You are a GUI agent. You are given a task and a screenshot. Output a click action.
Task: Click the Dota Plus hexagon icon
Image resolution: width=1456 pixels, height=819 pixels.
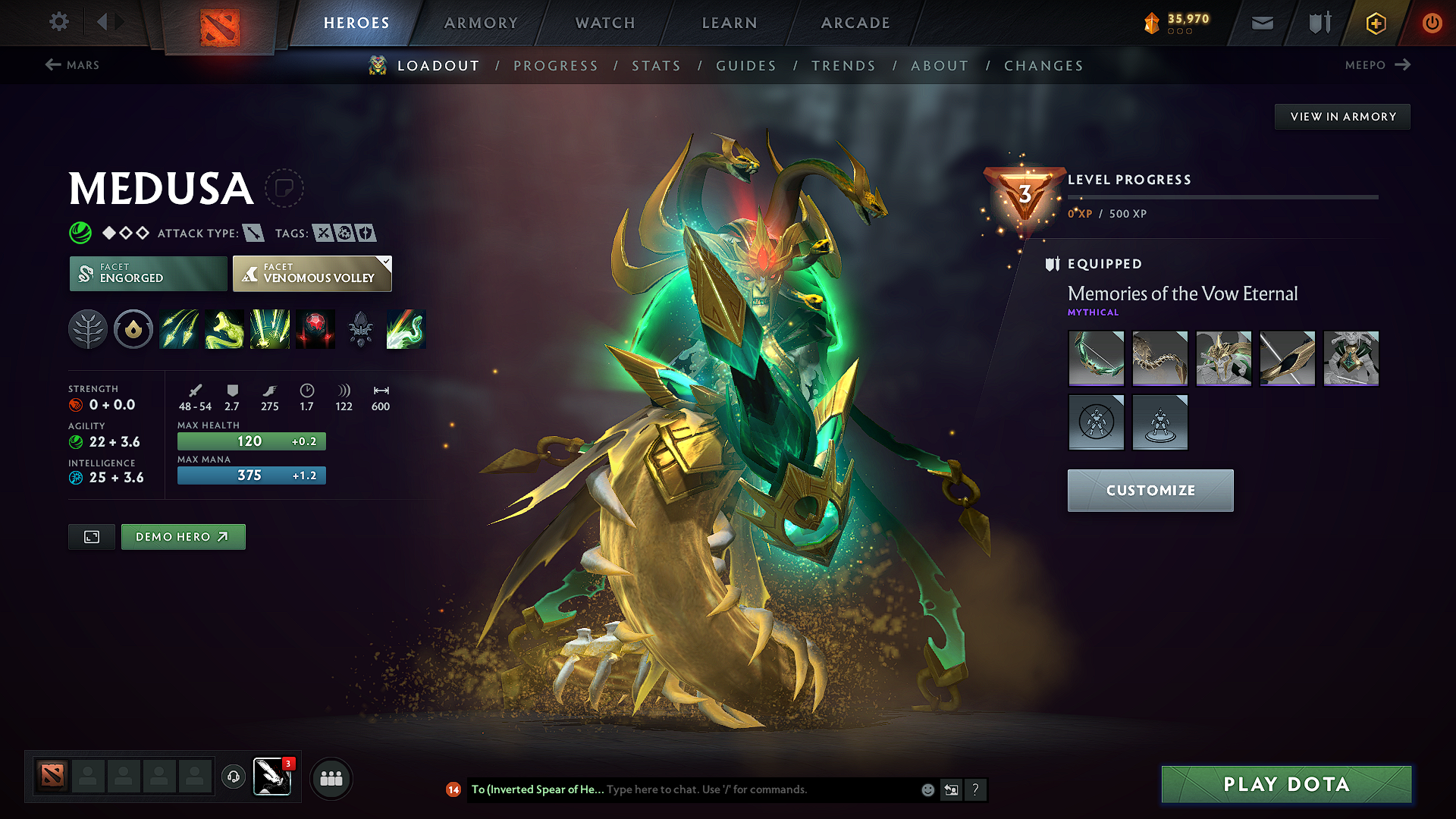[1375, 23]
